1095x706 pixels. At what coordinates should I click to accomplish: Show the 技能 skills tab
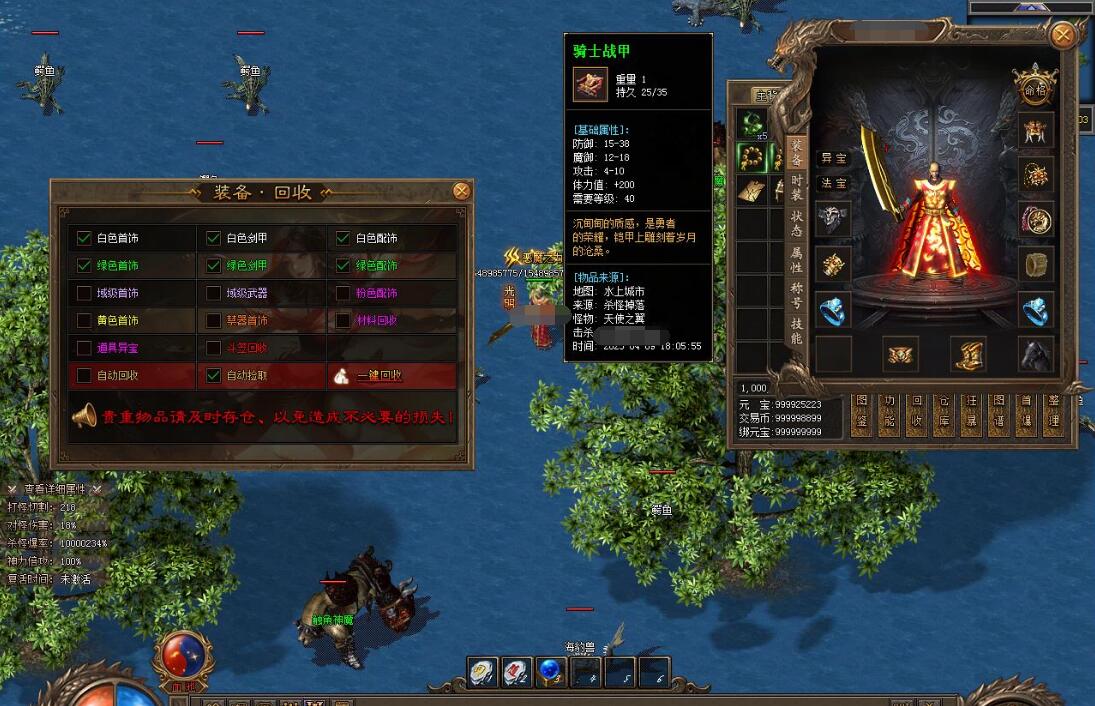(797, 330)
